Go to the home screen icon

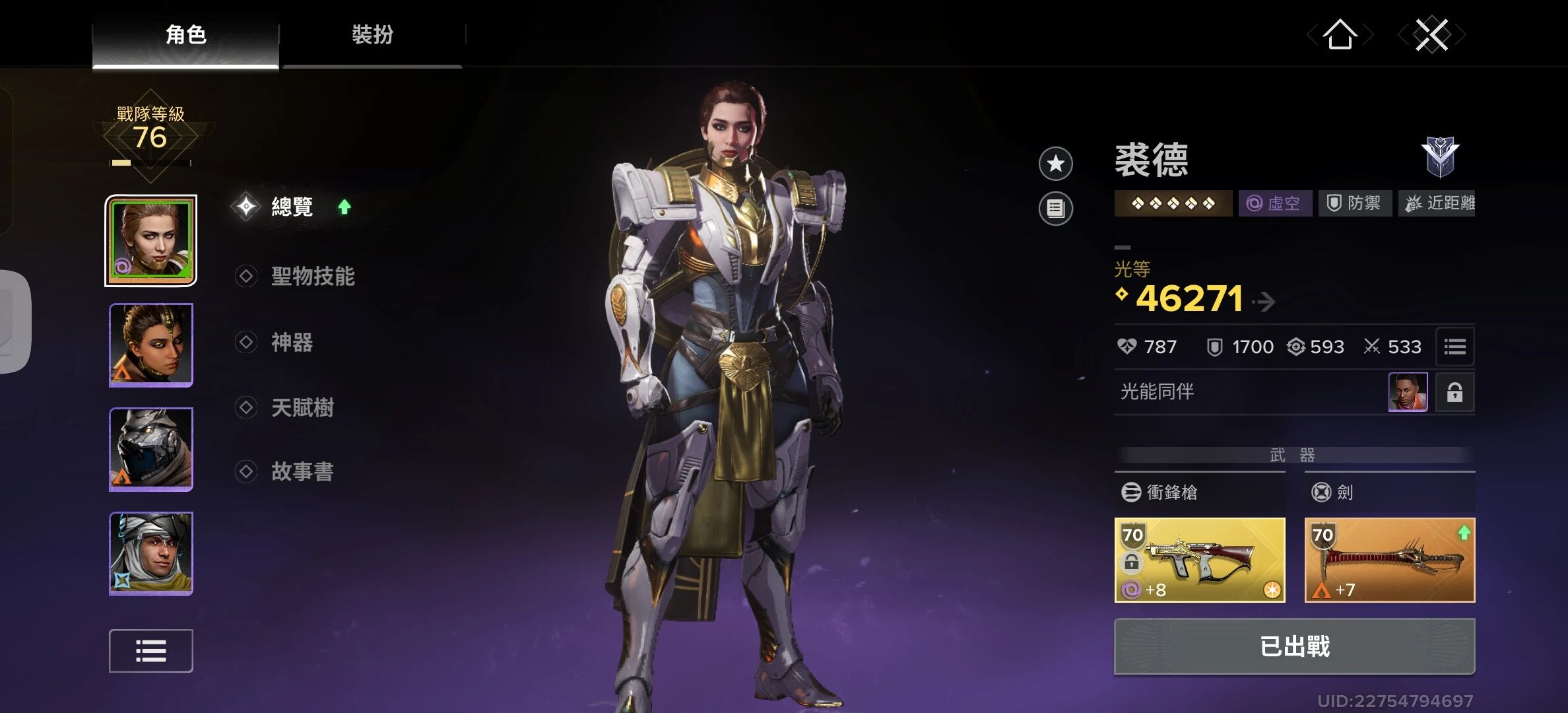1340,34
